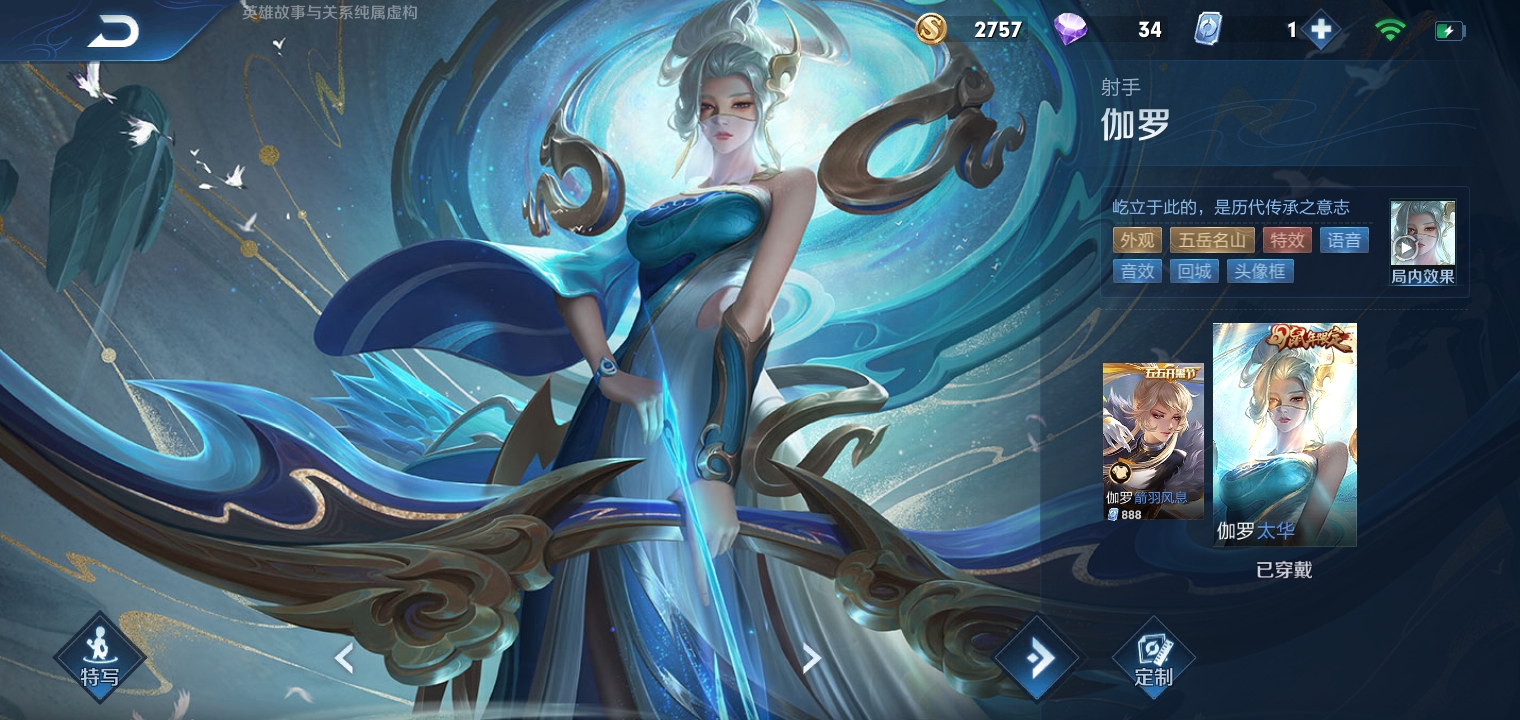This screenshot has height=720, width=1520.
Task: Play the 局内效果 in-game effect preview
Action: 1422,242
